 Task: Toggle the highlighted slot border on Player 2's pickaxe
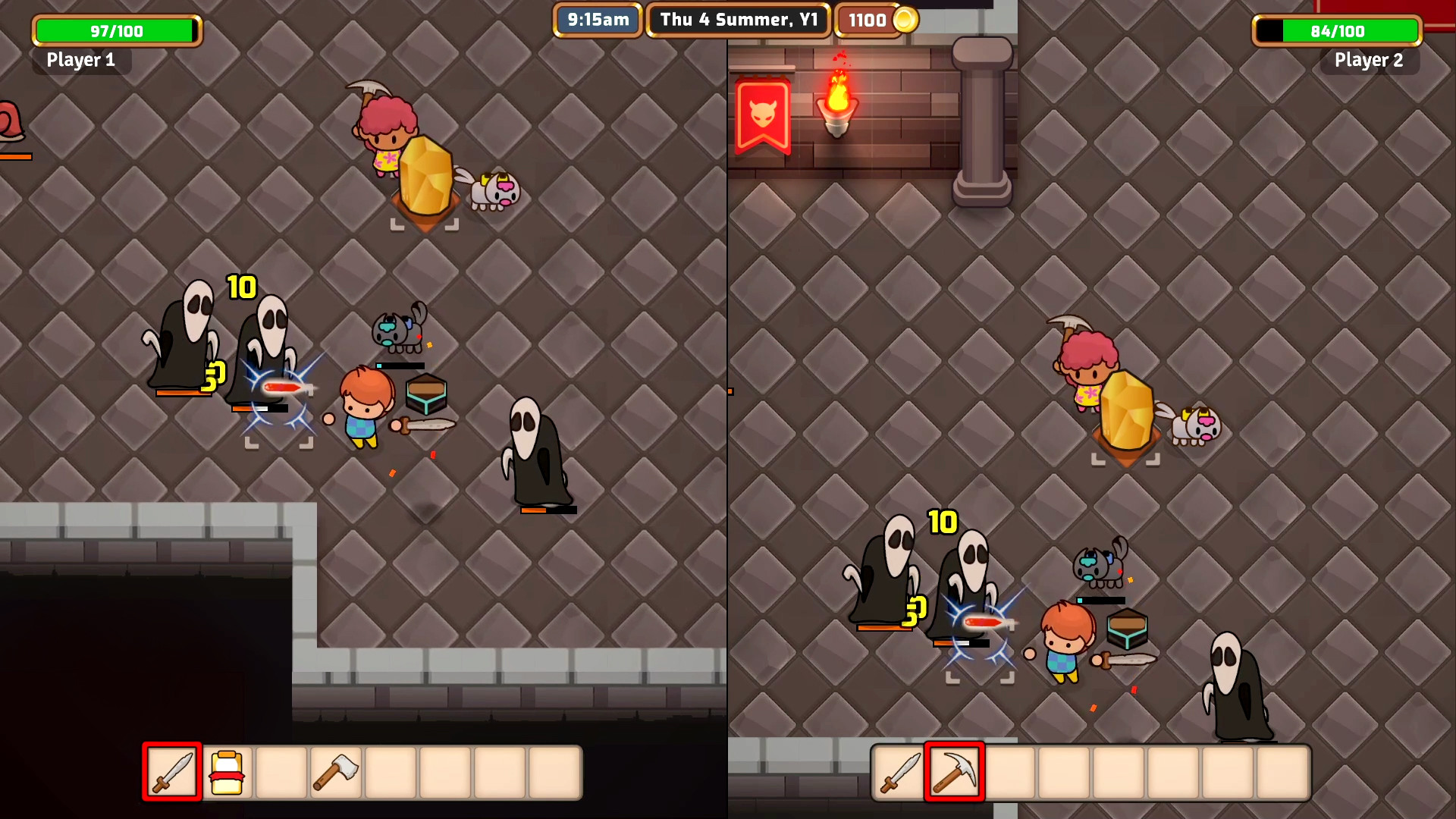click(x=955, y=771)
